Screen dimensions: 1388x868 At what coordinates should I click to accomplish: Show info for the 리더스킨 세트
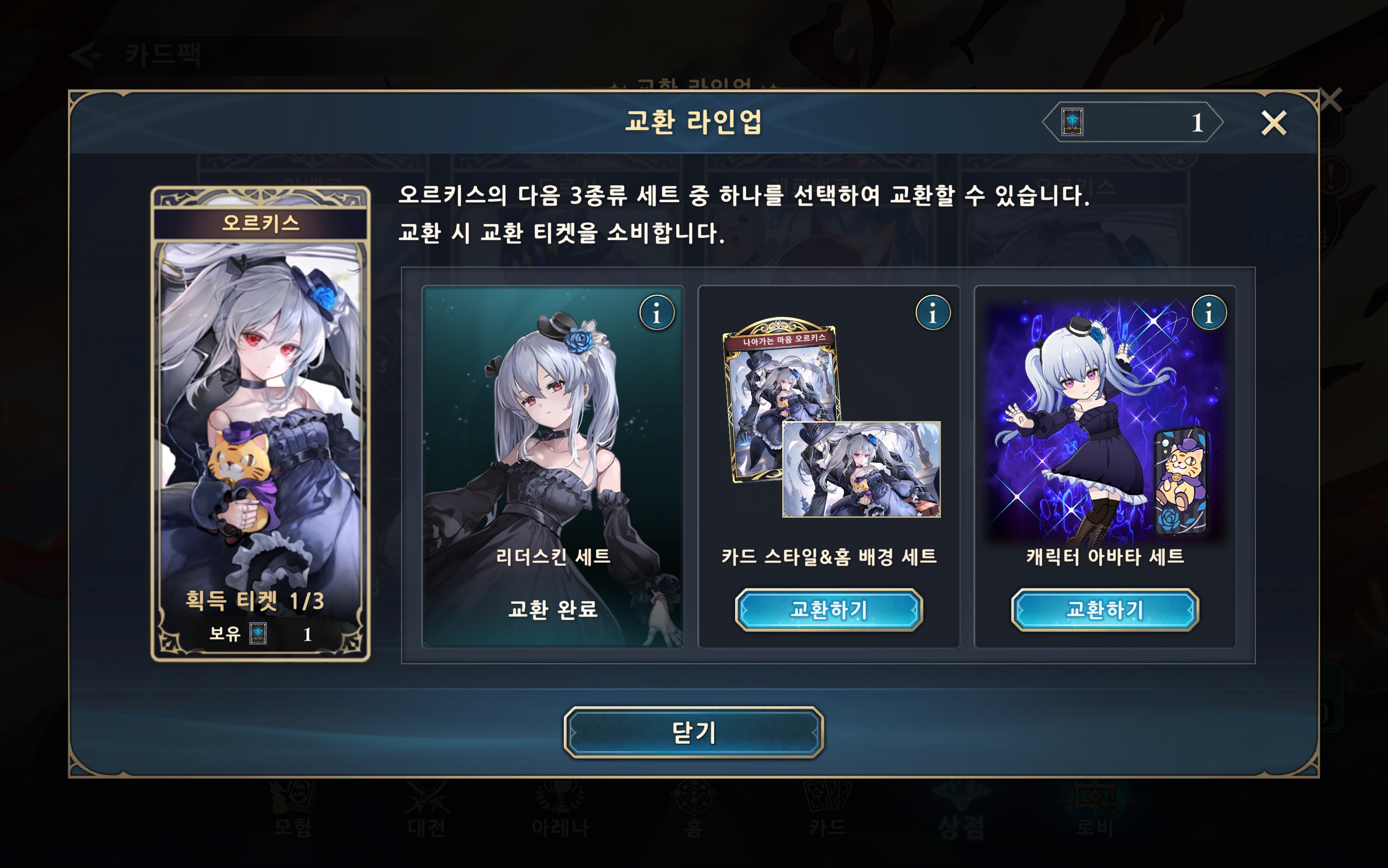(656, 313)
